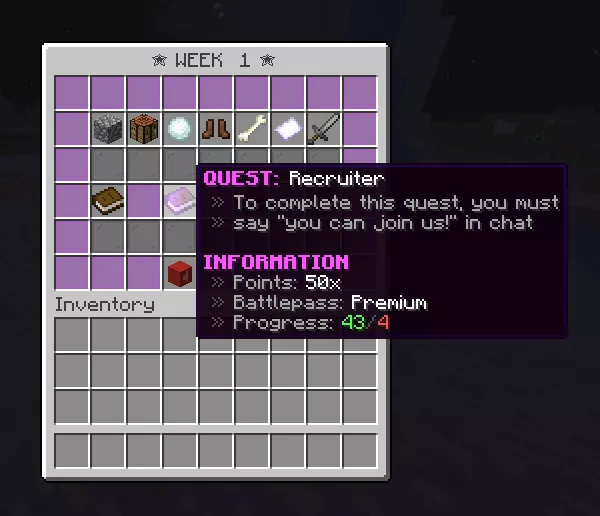Select the bone quest item
The height and width of the screenshot is (516, 600).
252,129
